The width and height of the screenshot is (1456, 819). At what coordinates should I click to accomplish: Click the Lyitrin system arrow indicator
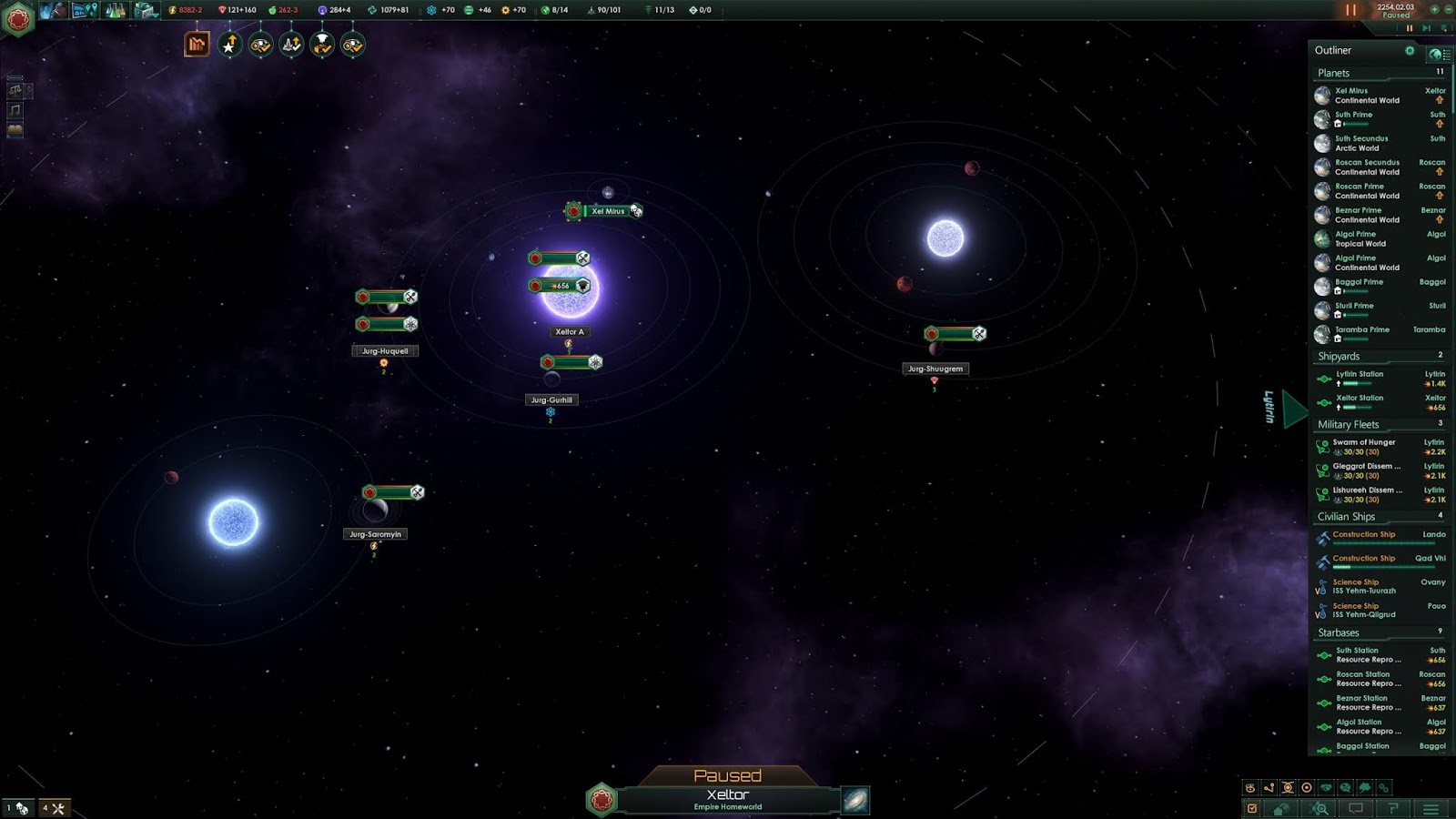1294,409
